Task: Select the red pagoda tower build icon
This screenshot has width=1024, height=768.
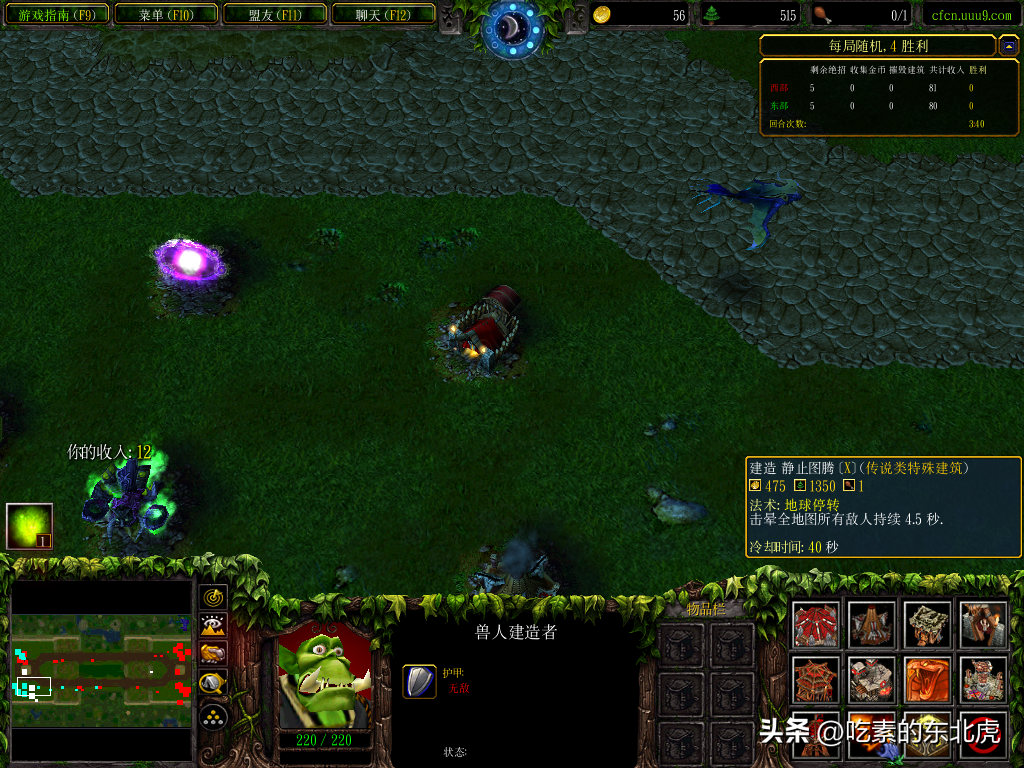Action: click(x=816, y=680)
